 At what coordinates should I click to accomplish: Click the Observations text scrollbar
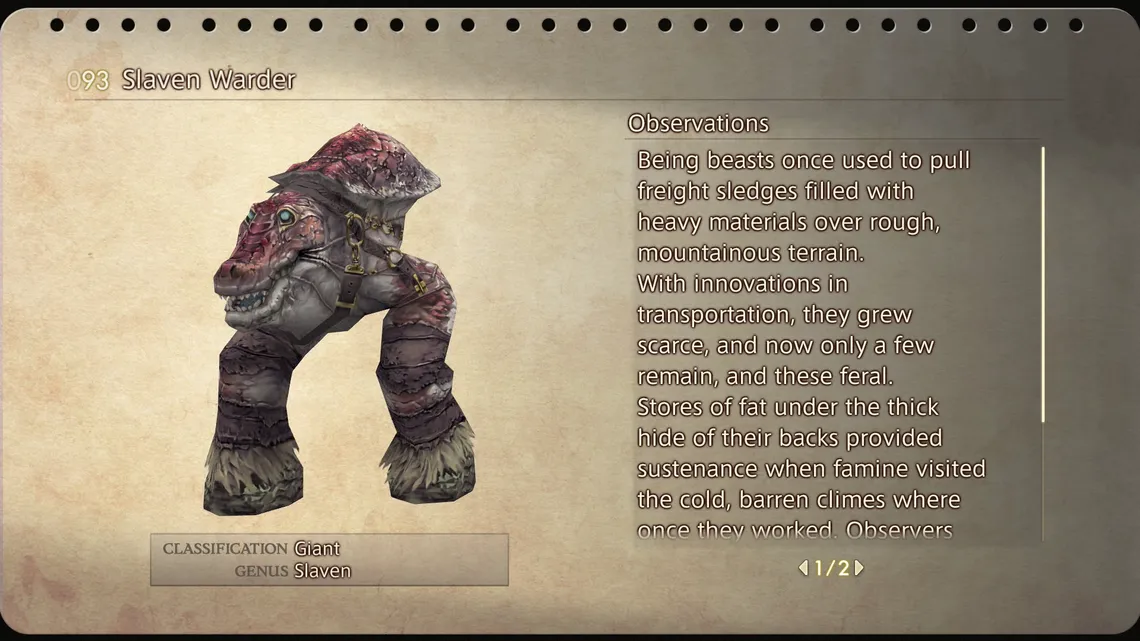[x=1043, y=285]
